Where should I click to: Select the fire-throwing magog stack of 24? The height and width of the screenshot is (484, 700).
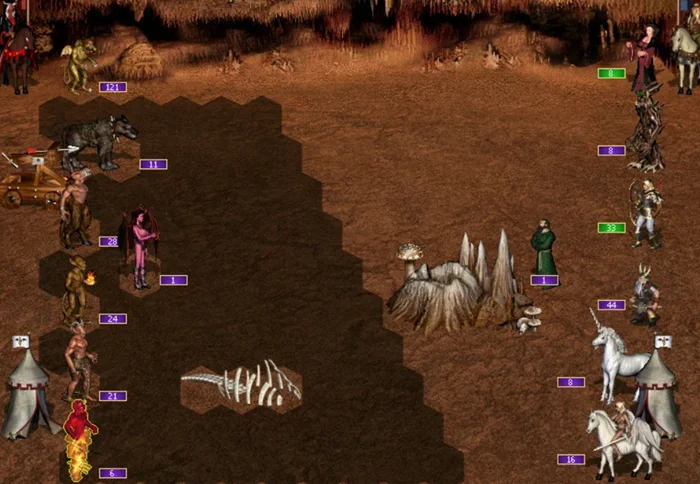(77, 288)
